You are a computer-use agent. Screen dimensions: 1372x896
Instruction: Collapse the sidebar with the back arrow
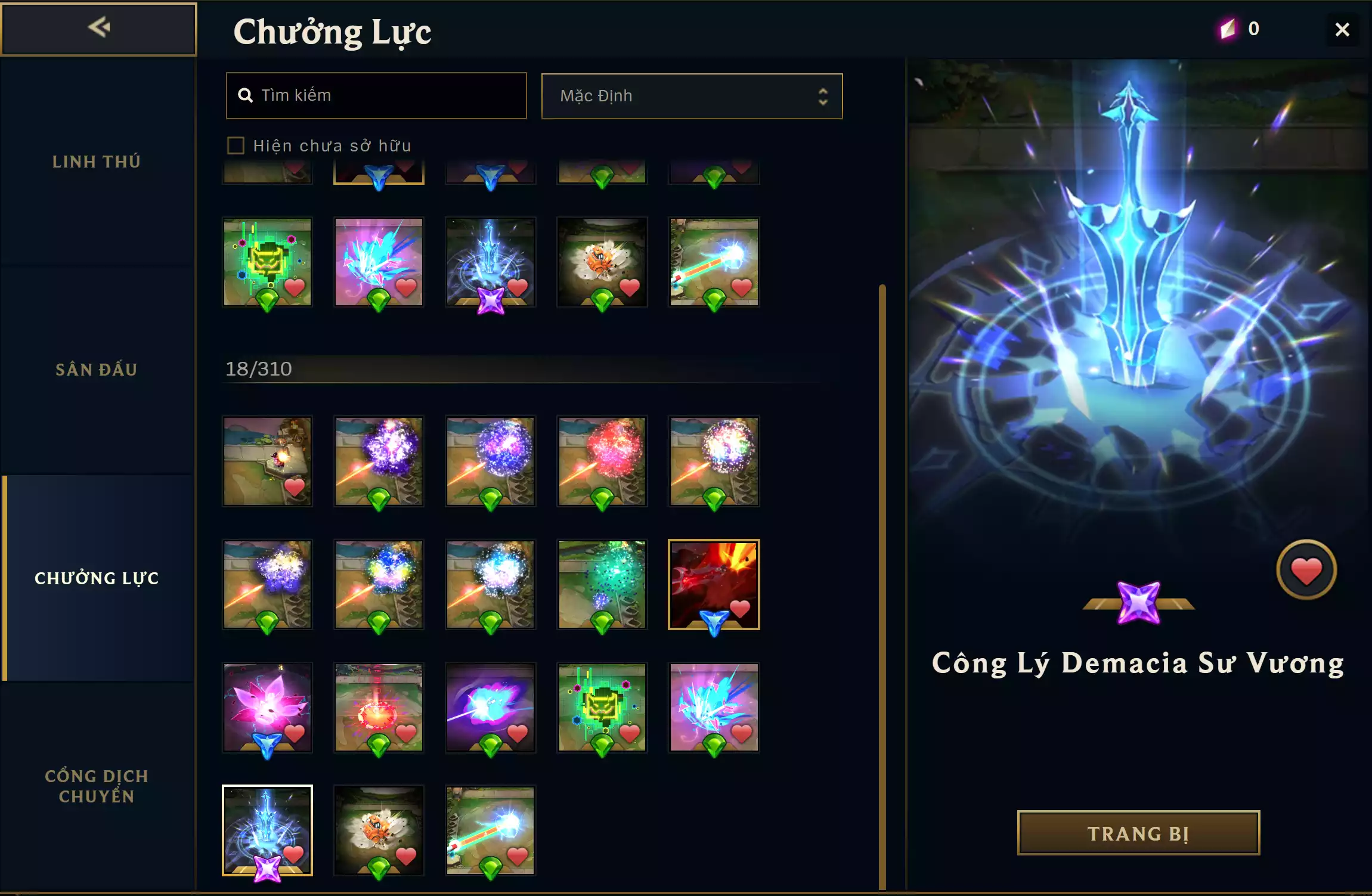100,27
